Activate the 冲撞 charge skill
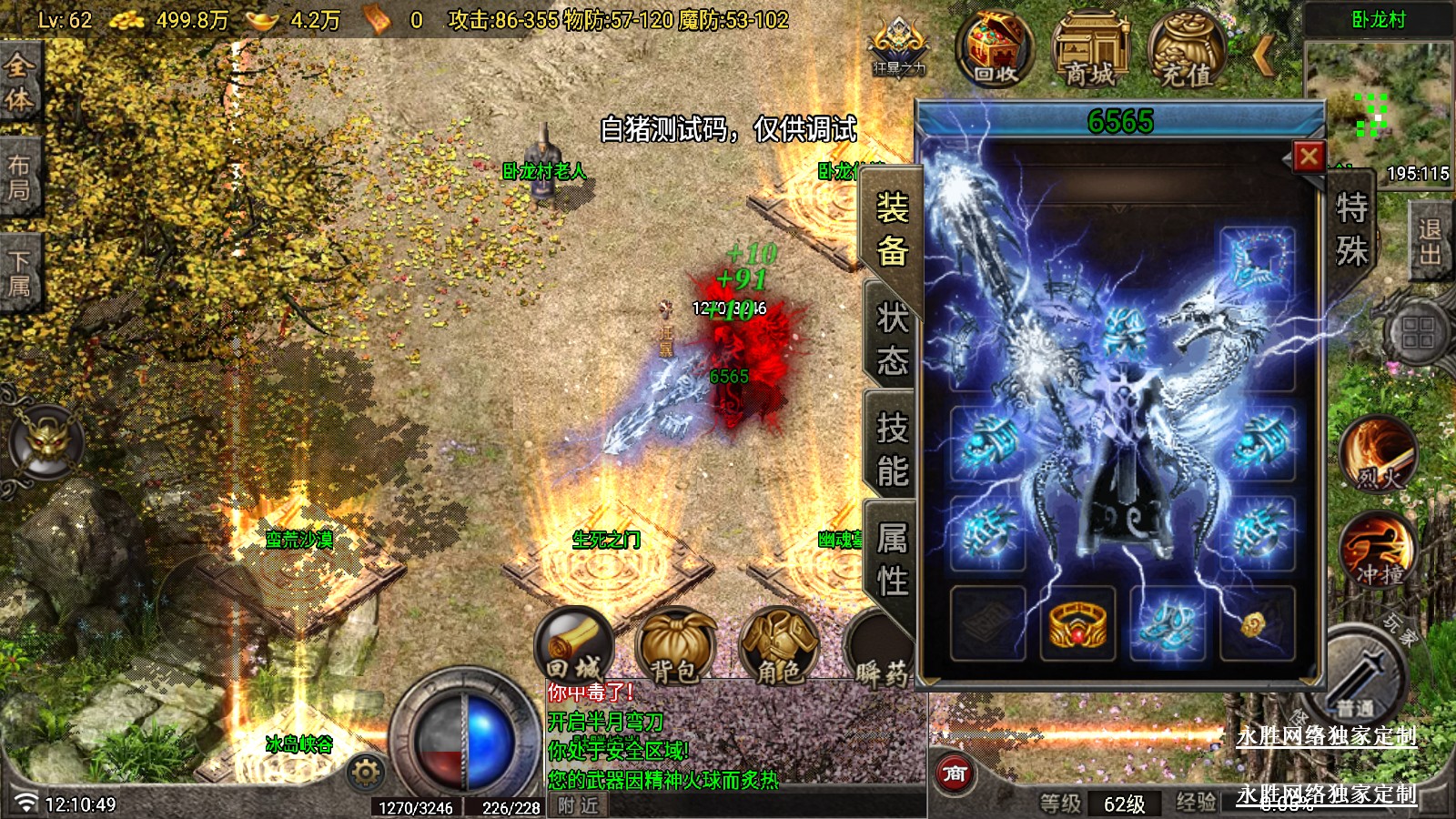 click(x=1378, y=550)
